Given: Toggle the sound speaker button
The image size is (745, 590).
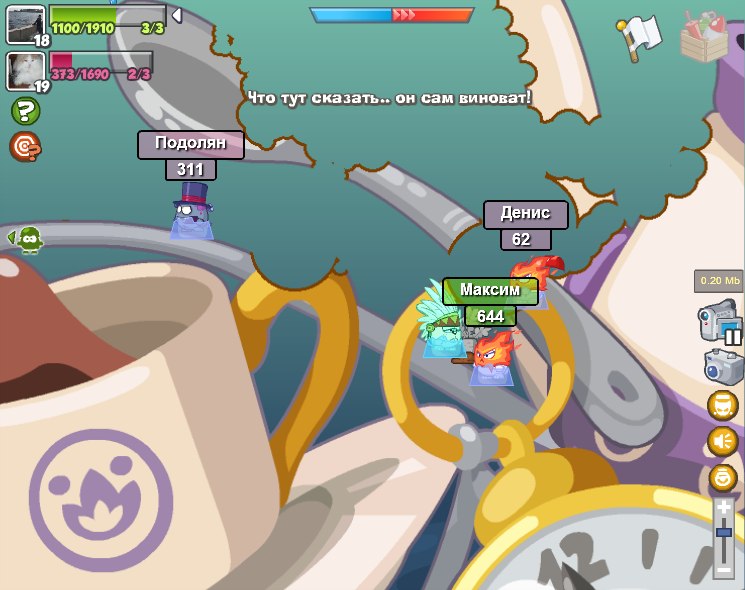Looking at the screenshot, I should (x=722, y=441).
